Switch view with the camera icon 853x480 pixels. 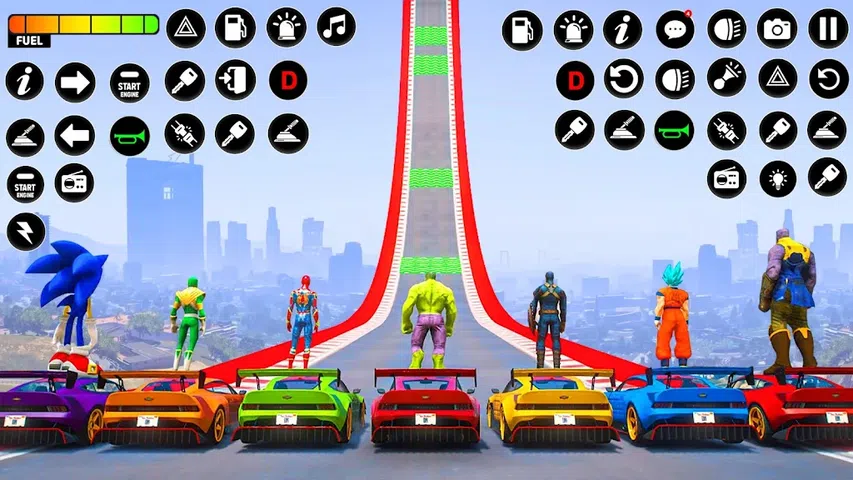click(777, 29)
